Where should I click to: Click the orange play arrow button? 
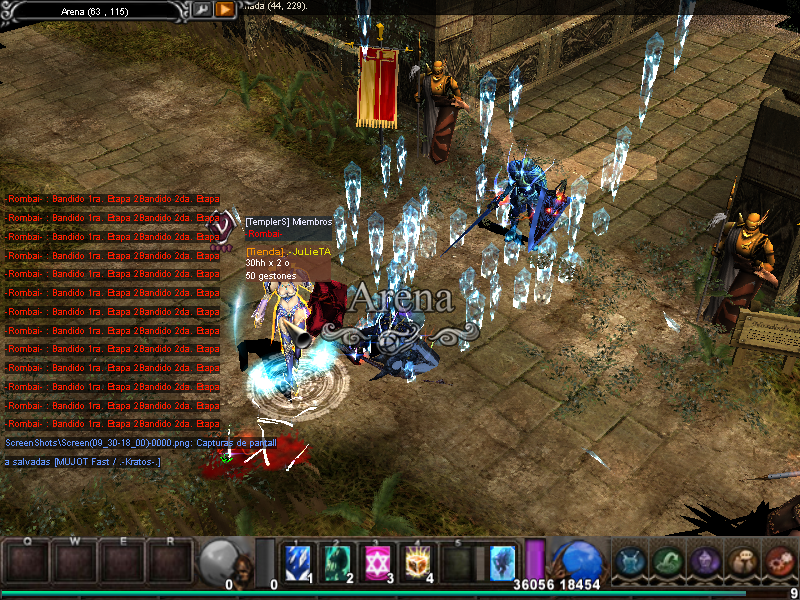tap(226, 9)
